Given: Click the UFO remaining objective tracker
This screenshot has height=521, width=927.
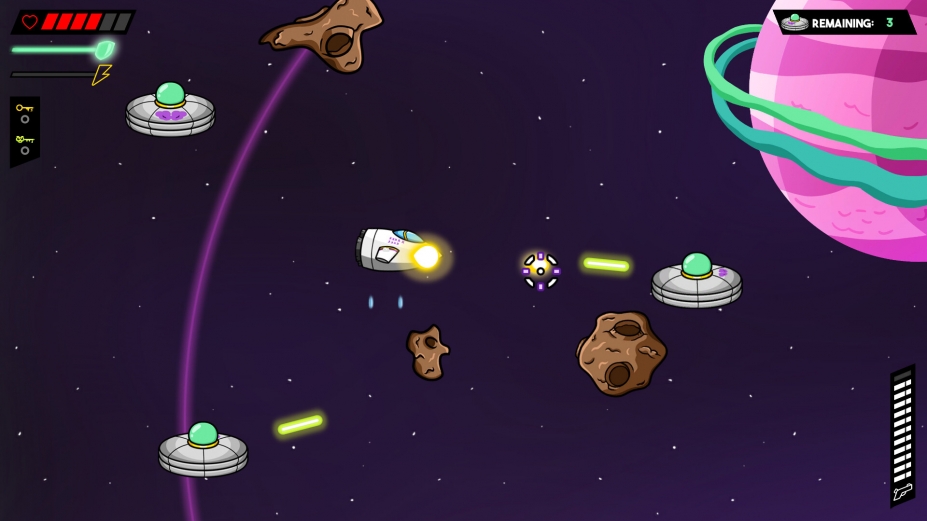Looking at the screenshot, I should (x=843, y=22).
